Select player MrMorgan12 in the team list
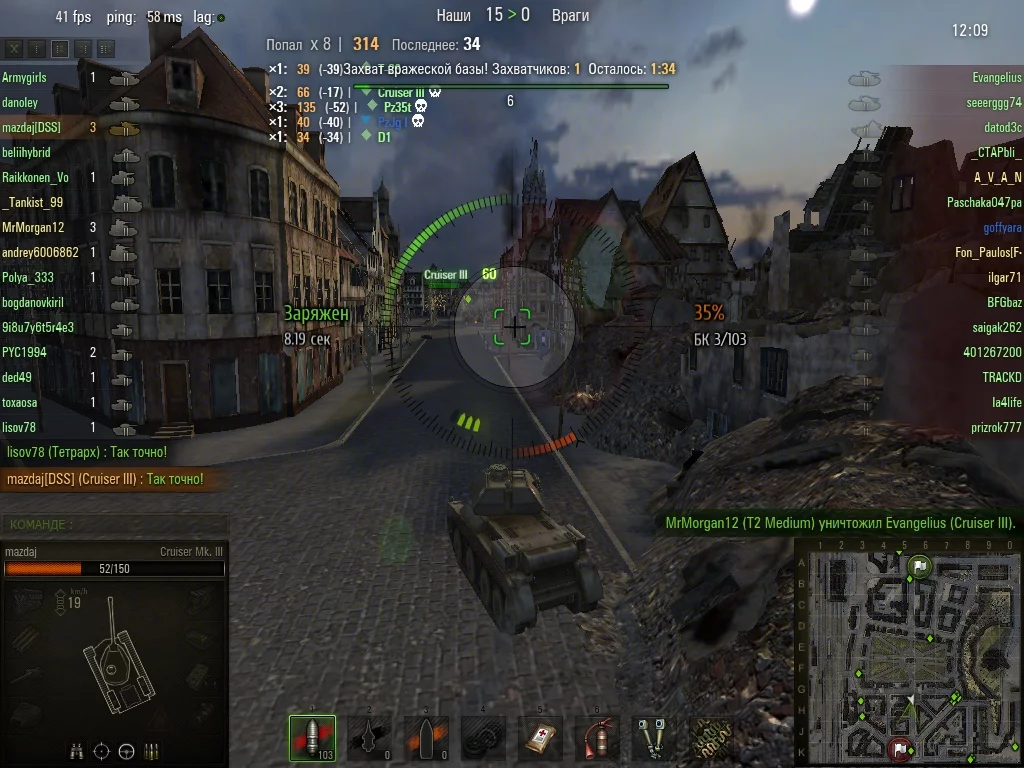Screen dimensions: 1024x768 click(x=33, y=227)
